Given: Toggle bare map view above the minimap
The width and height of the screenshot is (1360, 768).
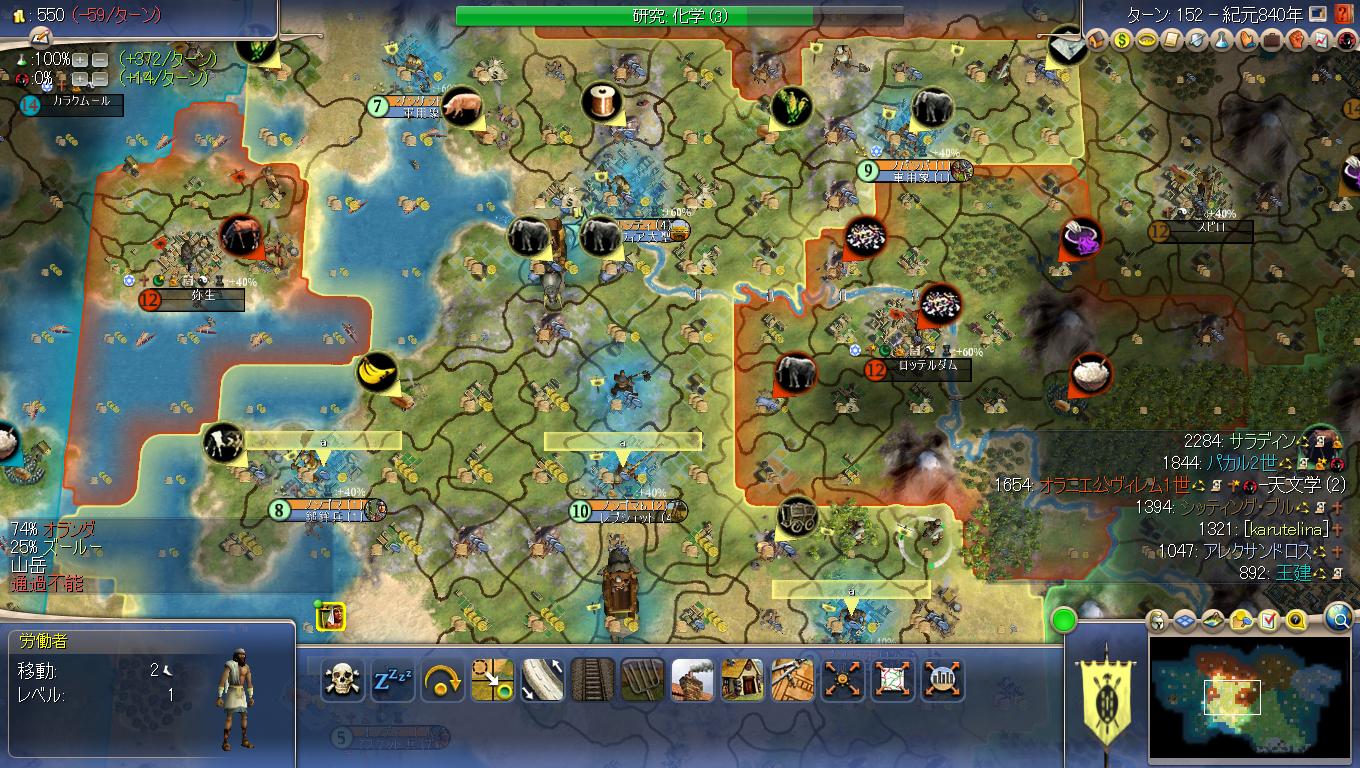Looking at the screenshot, I should click(1212, 620).
